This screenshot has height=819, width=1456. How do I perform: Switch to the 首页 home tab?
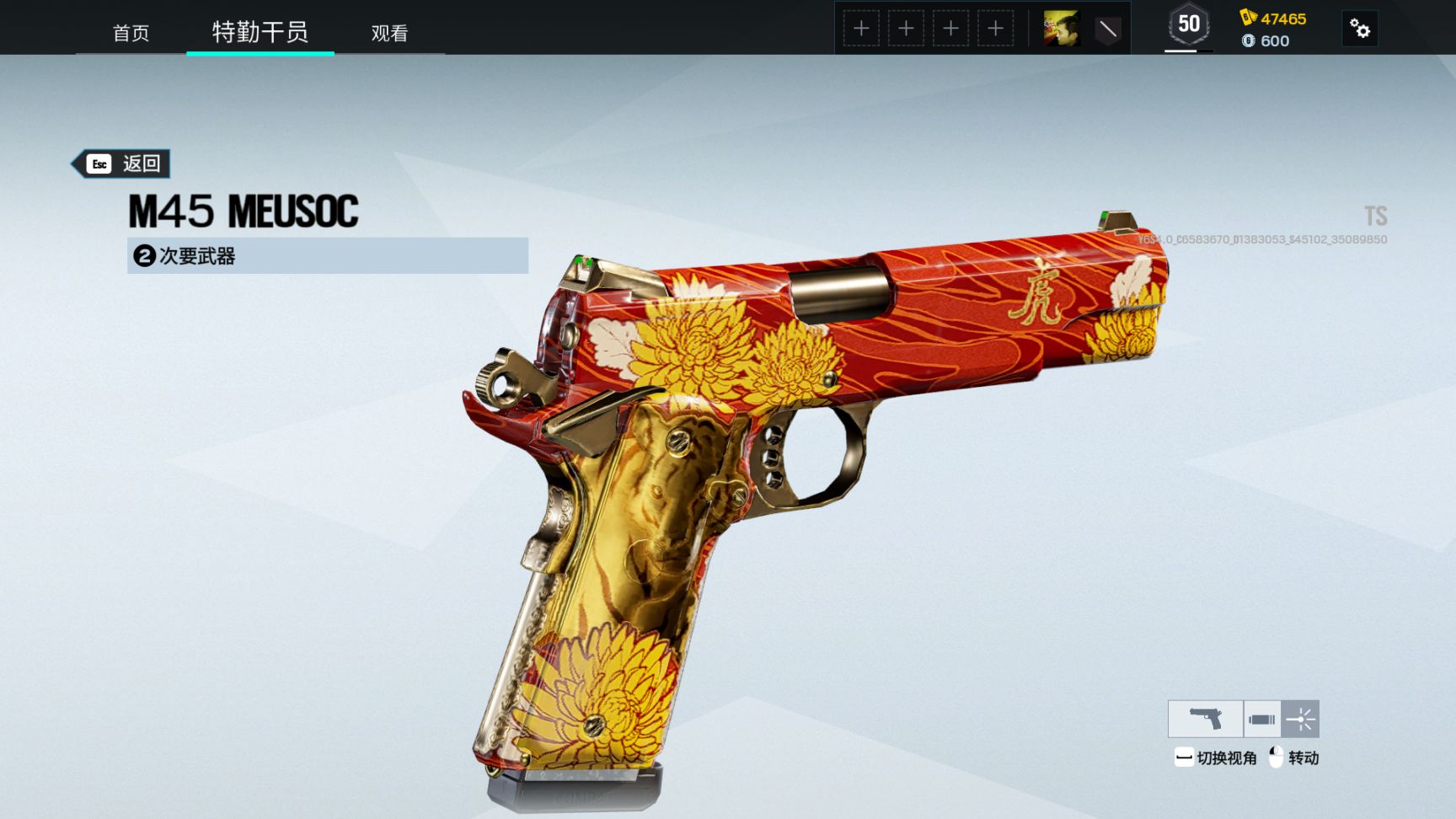[x=131, y=33]
